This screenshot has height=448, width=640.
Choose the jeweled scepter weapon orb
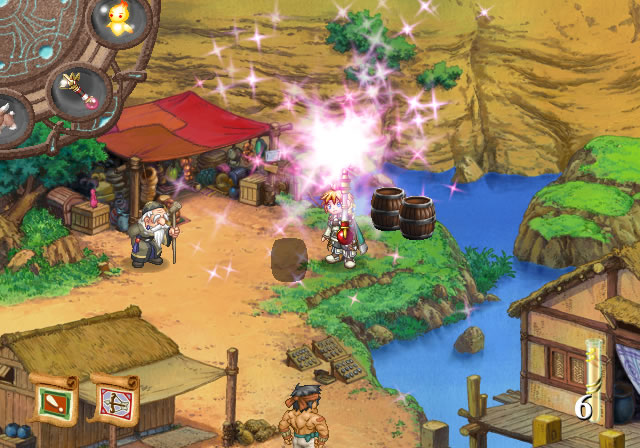(x=78, y=90)
